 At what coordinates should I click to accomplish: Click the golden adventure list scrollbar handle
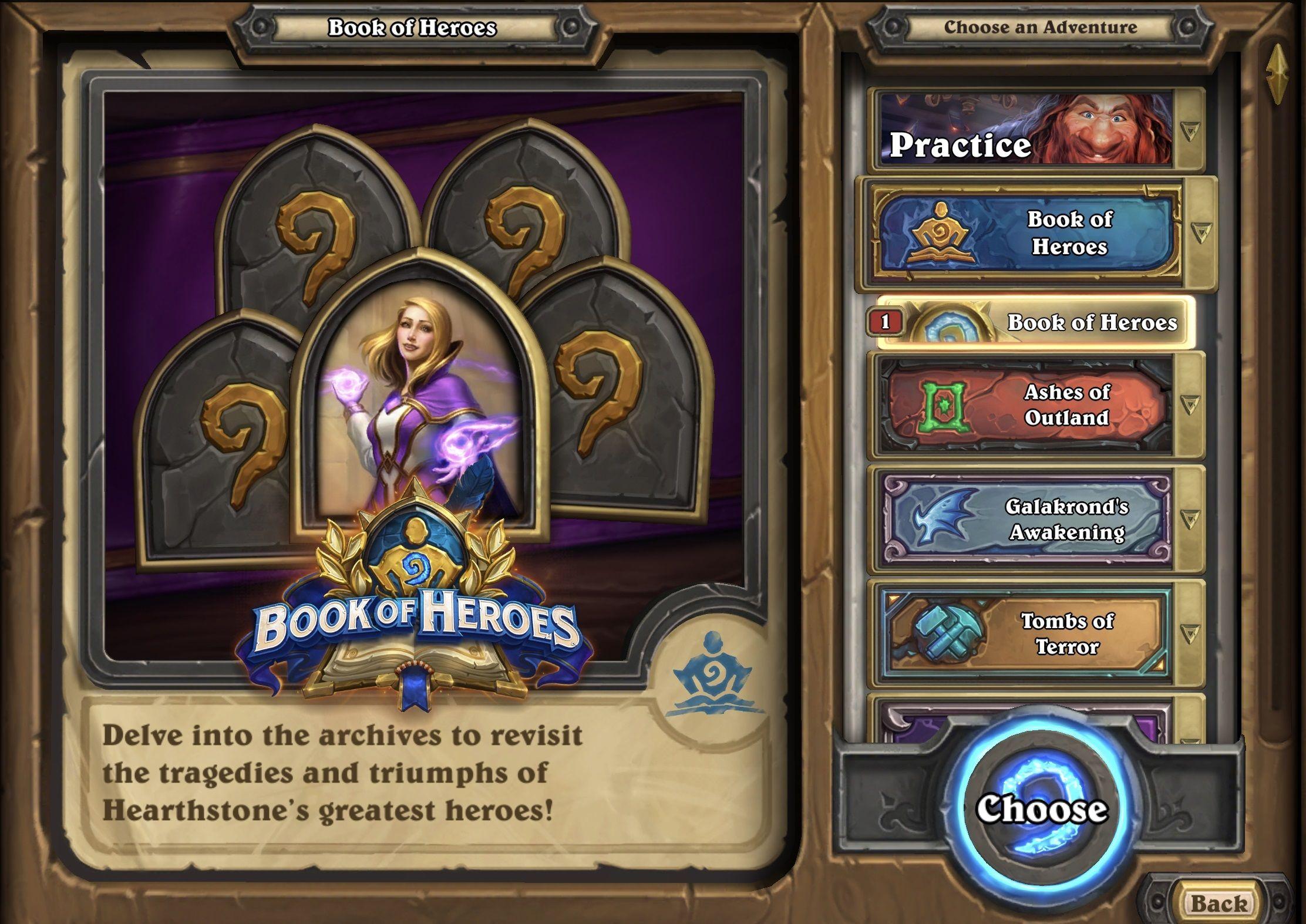[x=1278, y=74]
